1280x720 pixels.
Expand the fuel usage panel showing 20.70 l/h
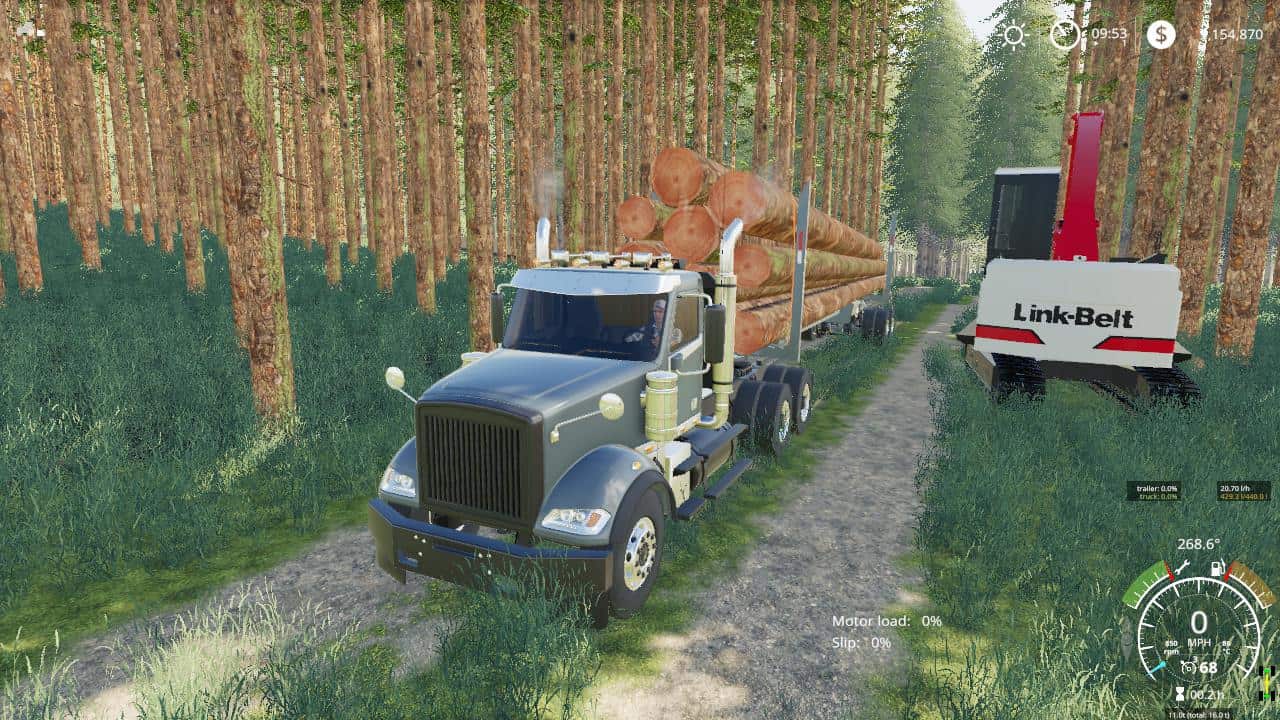(x=1235, y=488)
